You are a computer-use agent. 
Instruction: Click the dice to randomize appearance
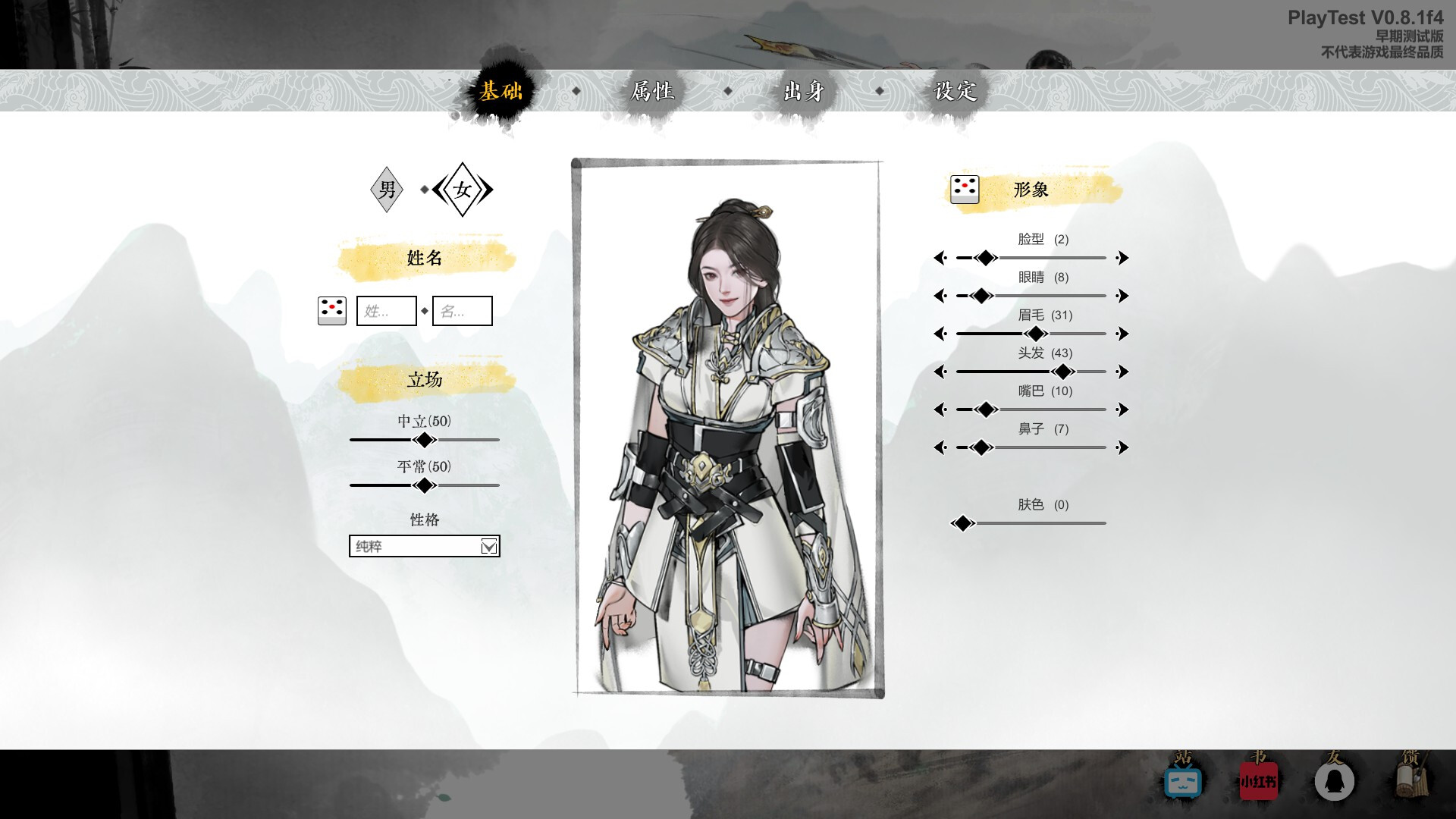click(964, 190)
